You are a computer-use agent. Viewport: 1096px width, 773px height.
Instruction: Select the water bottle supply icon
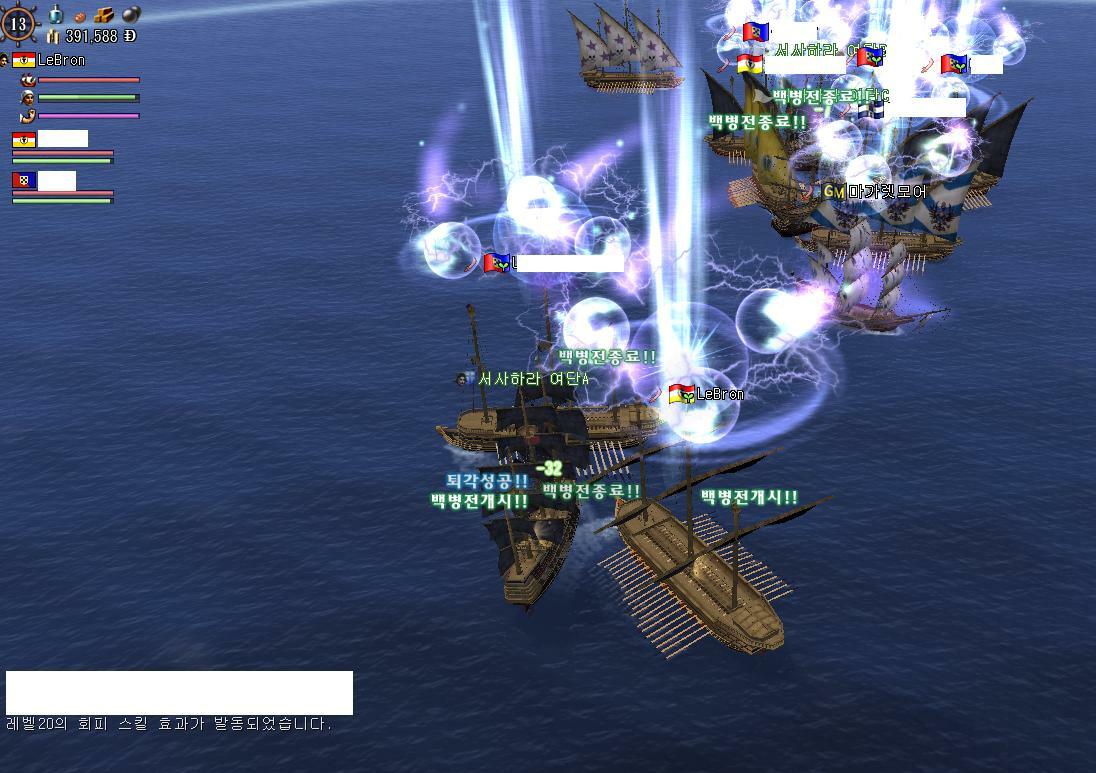point(57,14)
